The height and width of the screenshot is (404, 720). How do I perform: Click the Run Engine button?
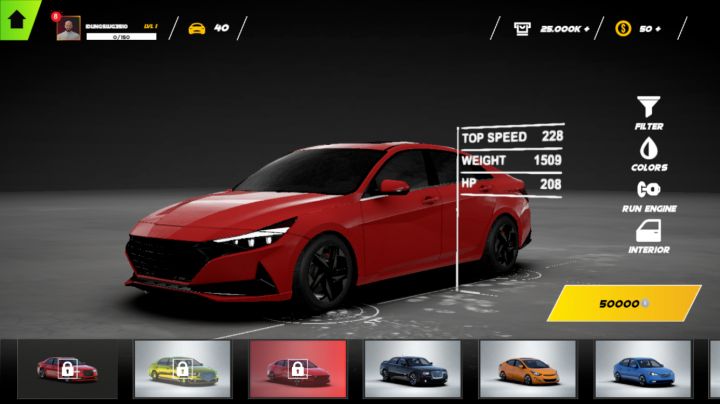(649, 190)
